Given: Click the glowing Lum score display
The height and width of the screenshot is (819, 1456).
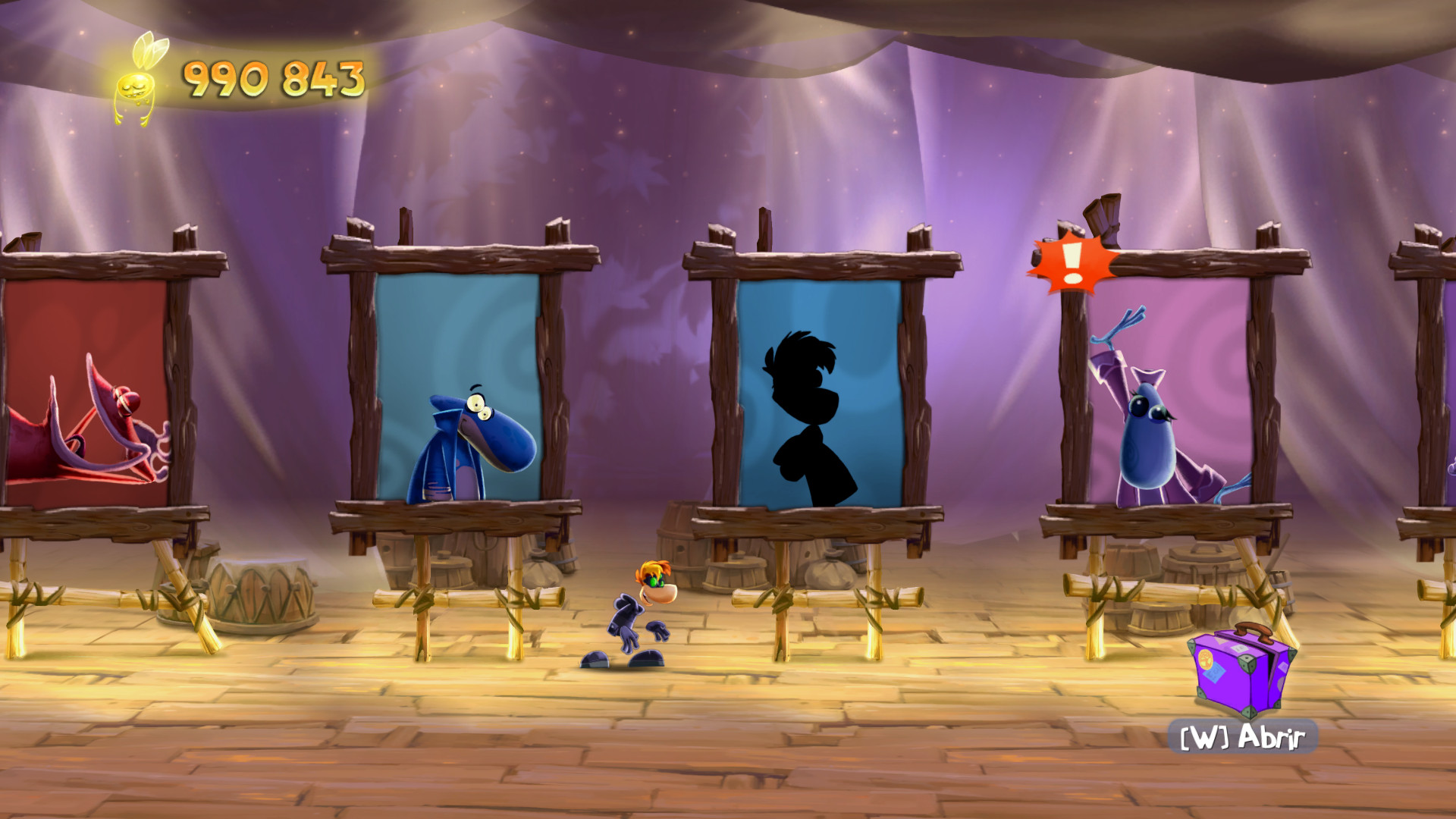Looking at the screenshot, I should [273, 76].
